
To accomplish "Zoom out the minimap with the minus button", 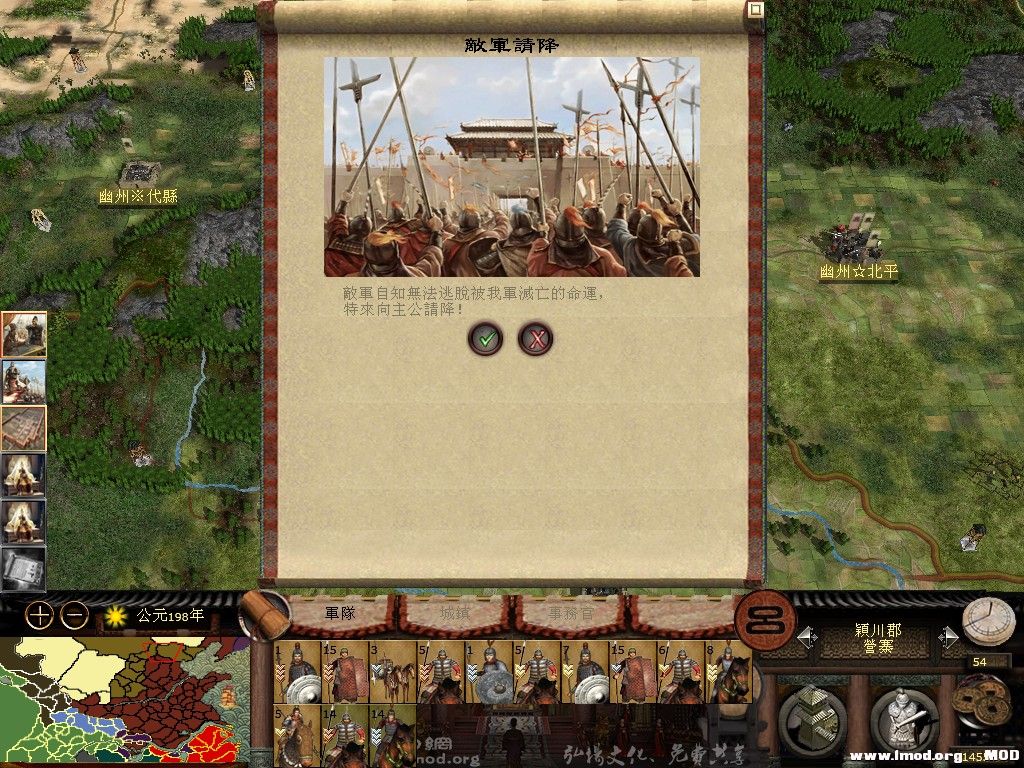I will 75,615.
